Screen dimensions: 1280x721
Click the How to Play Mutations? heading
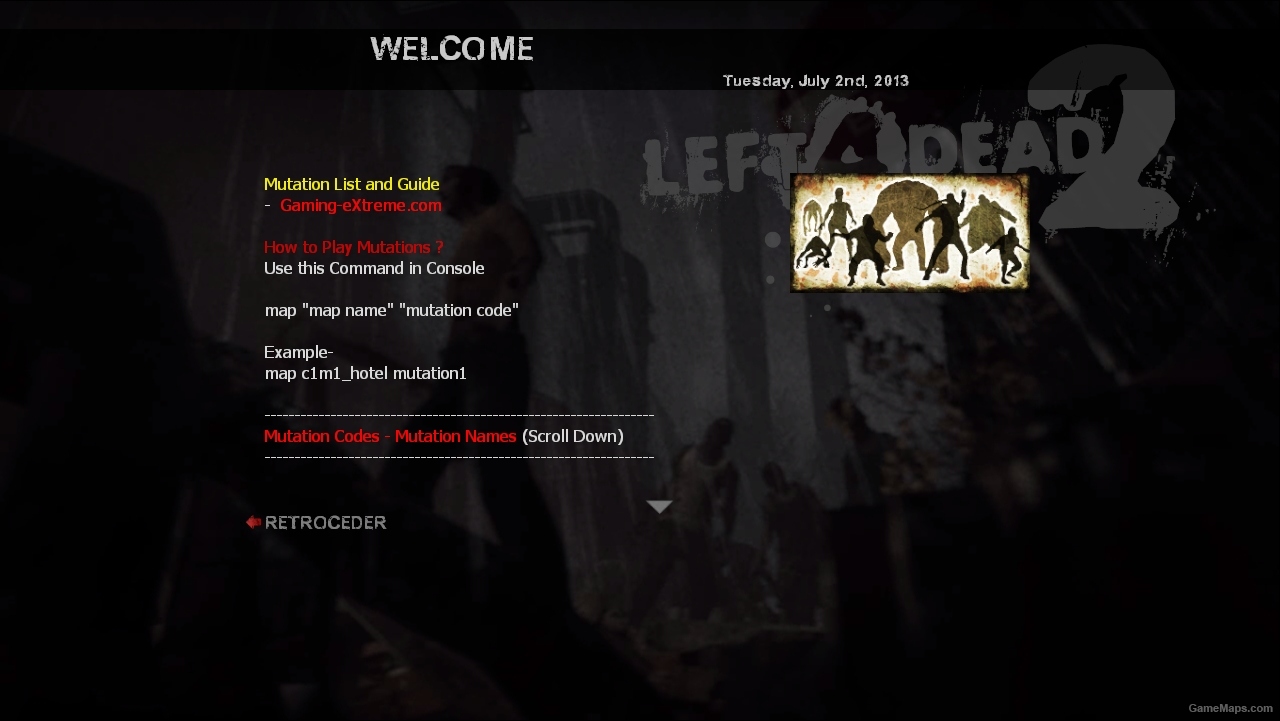point(354,247)
